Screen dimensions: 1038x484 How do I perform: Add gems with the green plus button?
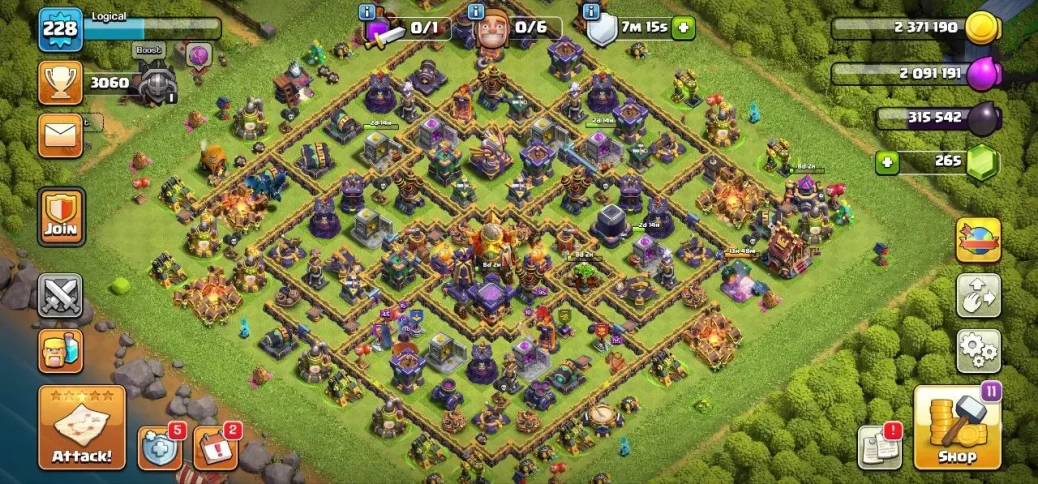[885, 161]
